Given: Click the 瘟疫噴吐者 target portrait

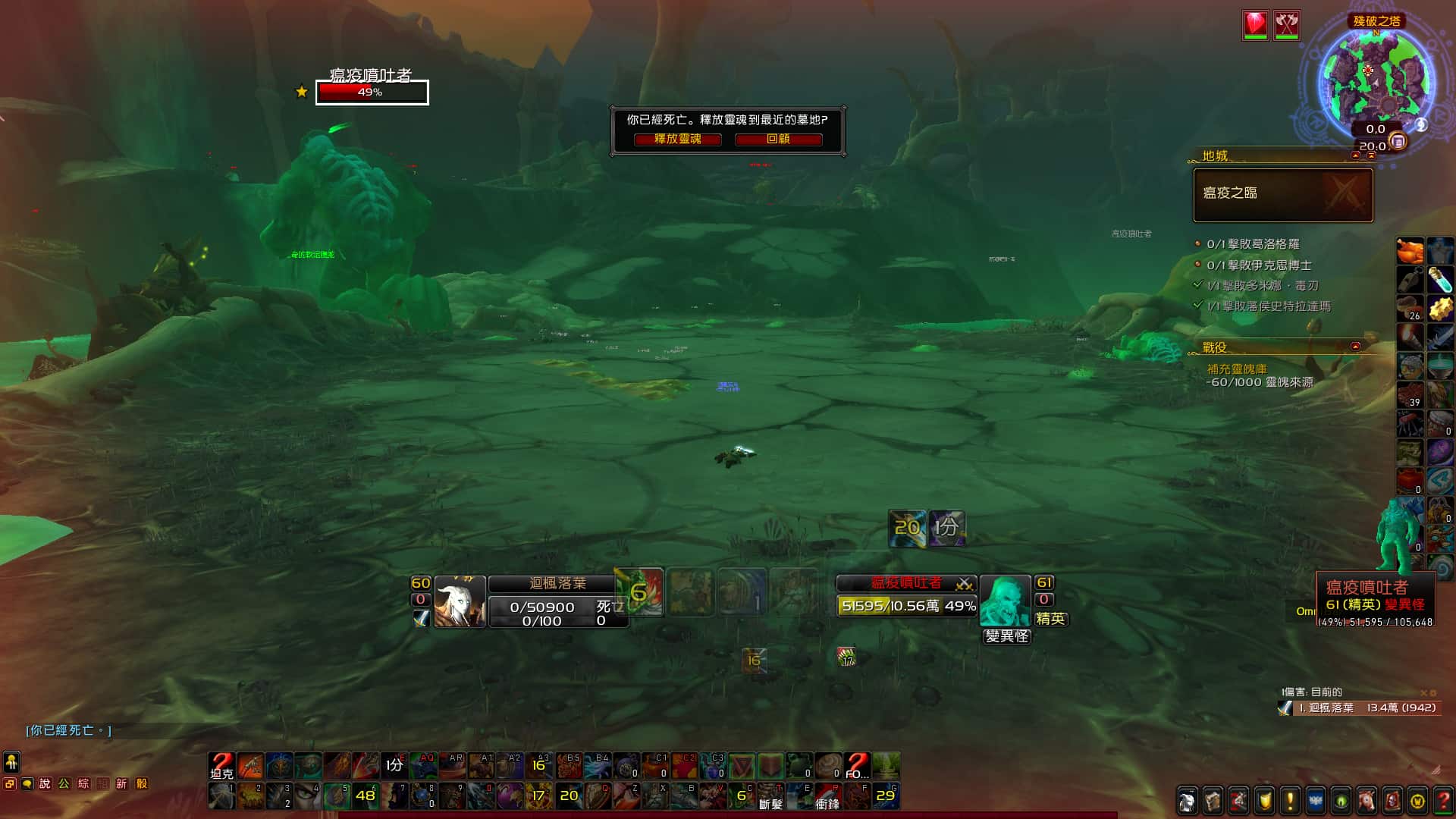Looking at the screenshot, I should click(1005, 601).
